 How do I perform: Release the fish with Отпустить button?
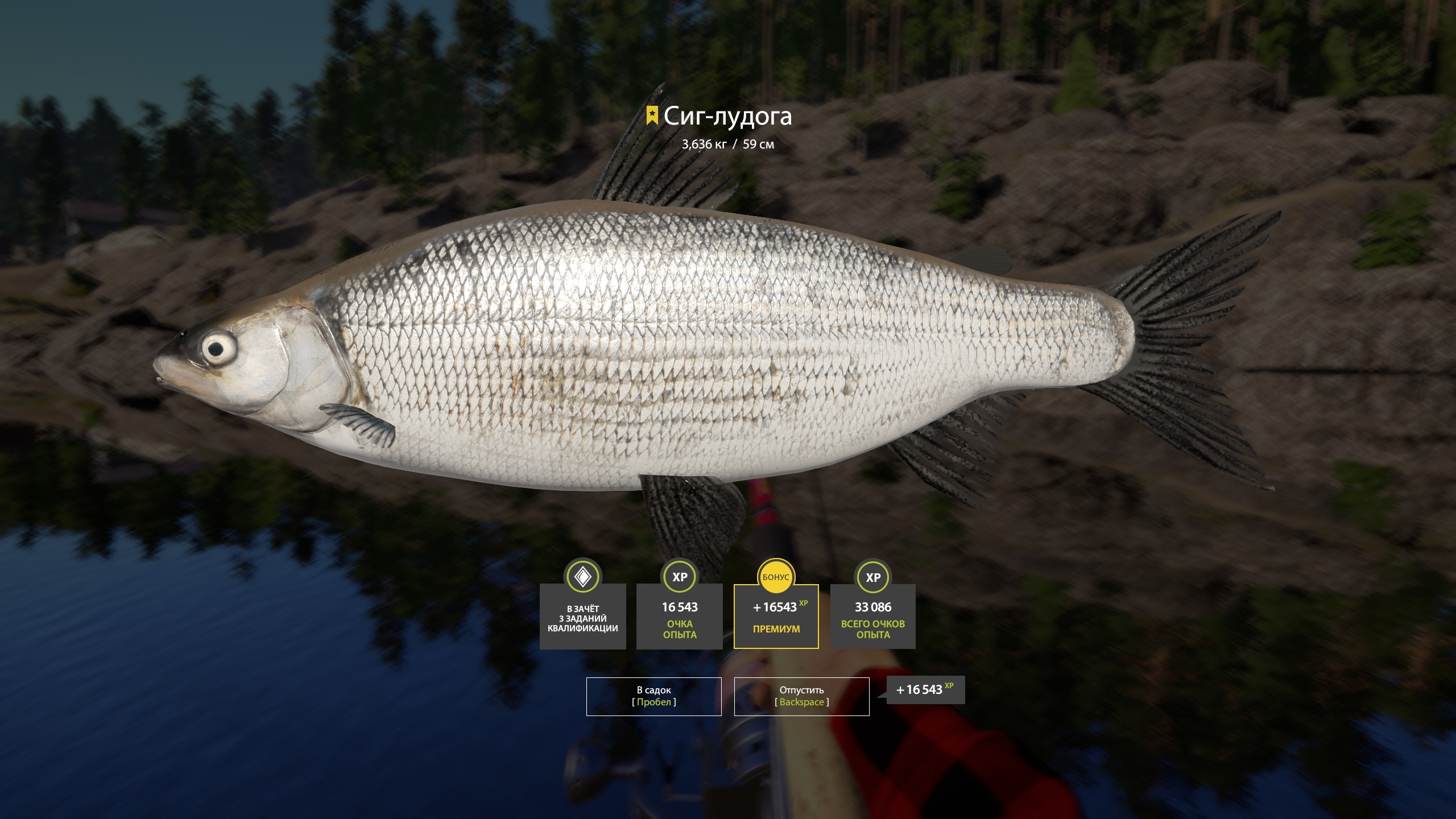pyautogui.click(x=801, y=696)
